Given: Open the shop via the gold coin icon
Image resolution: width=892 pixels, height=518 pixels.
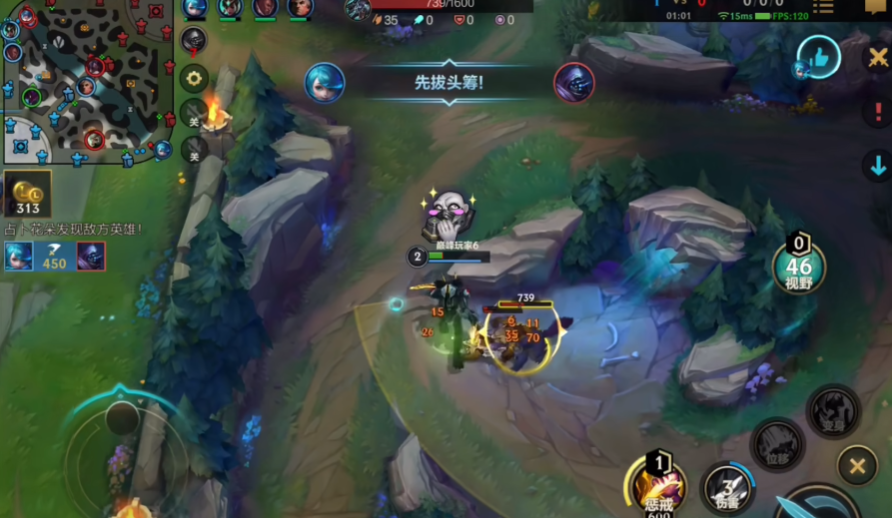Looking at the screenshot, I should click(27, 194).
